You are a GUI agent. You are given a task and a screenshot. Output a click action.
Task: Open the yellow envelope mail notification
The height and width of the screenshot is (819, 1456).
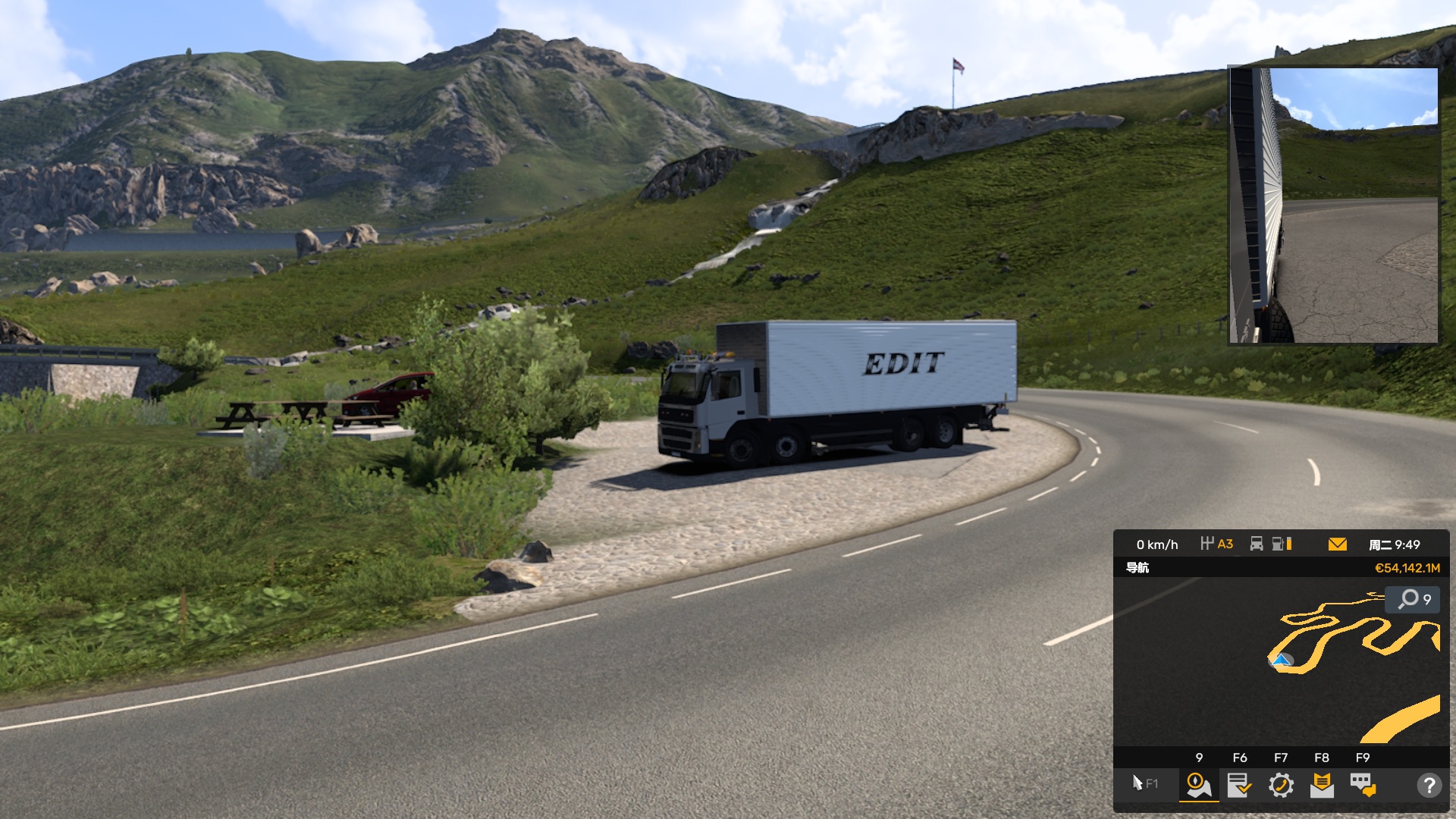click(x=1338, y=544)
